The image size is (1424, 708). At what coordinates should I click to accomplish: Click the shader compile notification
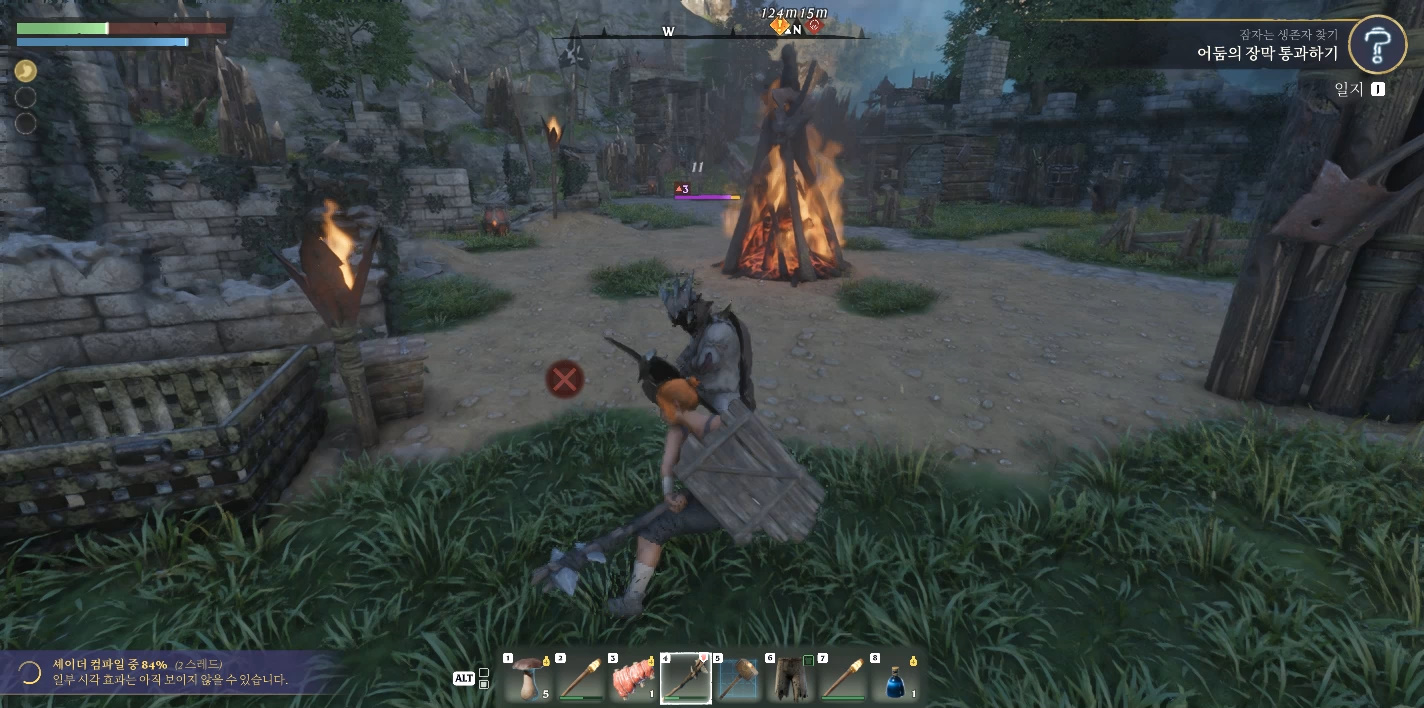pos(170,672)
